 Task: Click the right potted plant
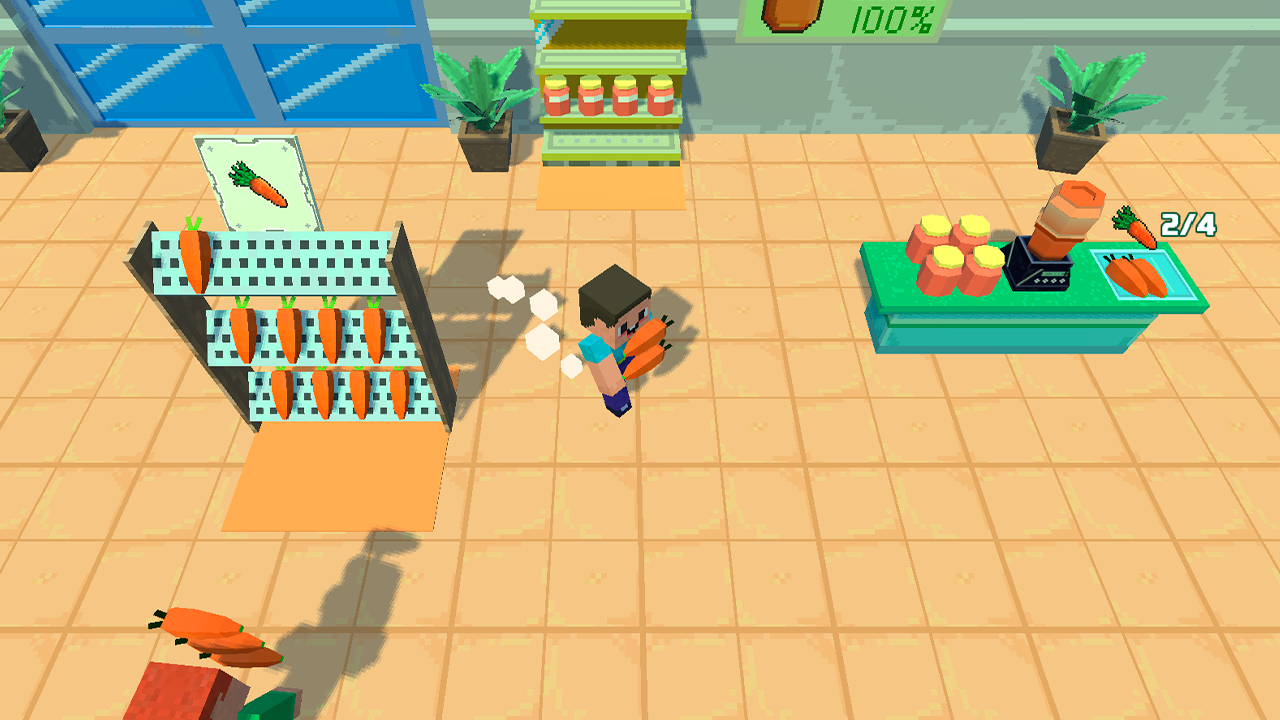point(1081,105)
